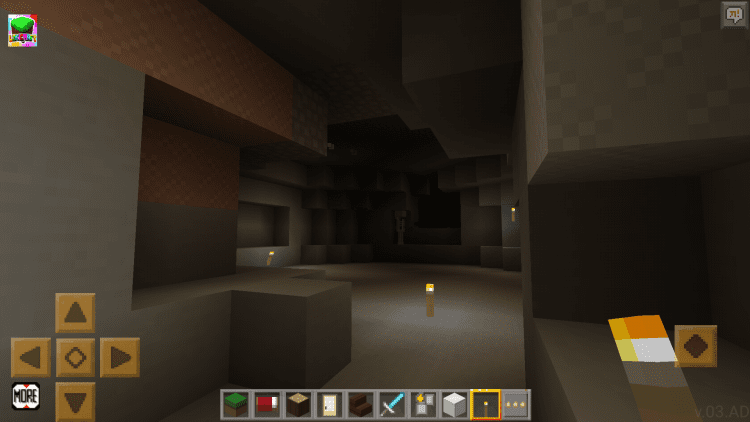750x422 pixels.
Task: Tap the strafe right arrow button
Action: (119, 357)
